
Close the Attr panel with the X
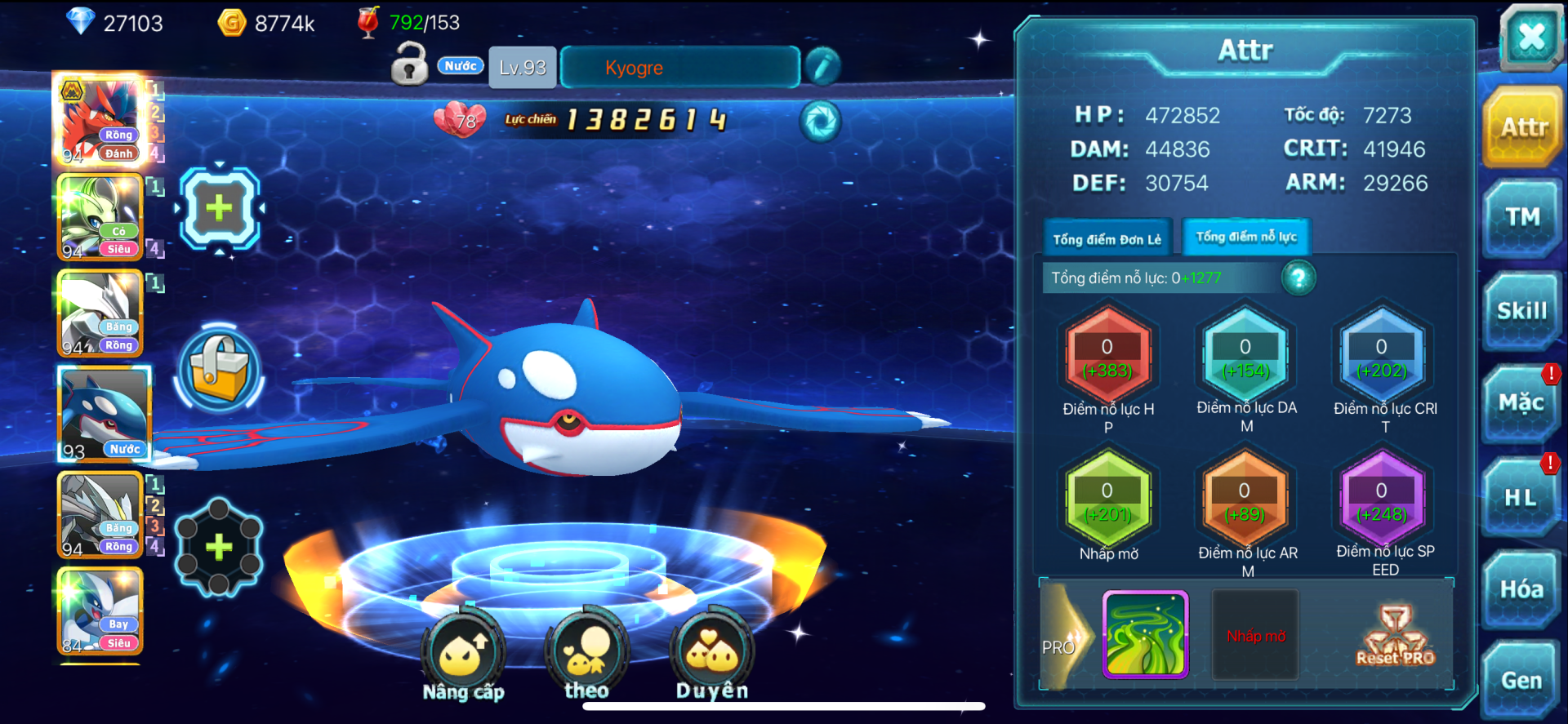pyautogui.click(x=1530, y=37)
